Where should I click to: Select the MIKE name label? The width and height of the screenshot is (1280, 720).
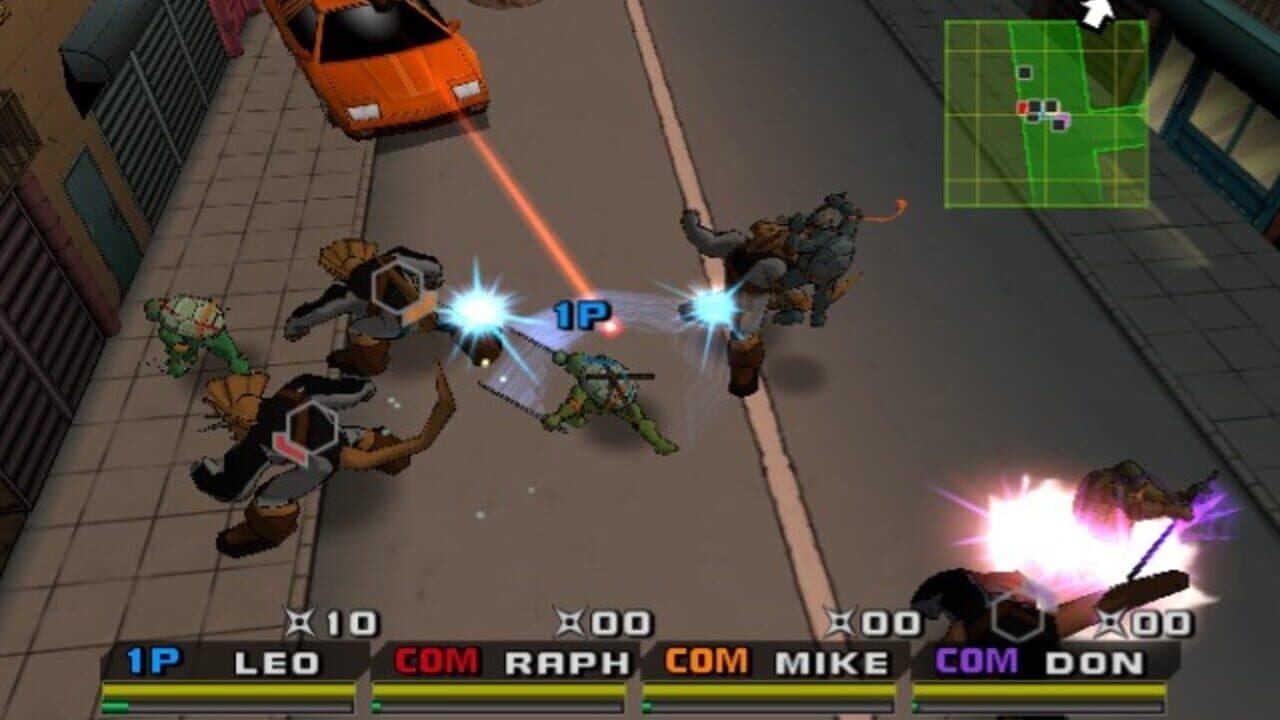click(830, 659)
